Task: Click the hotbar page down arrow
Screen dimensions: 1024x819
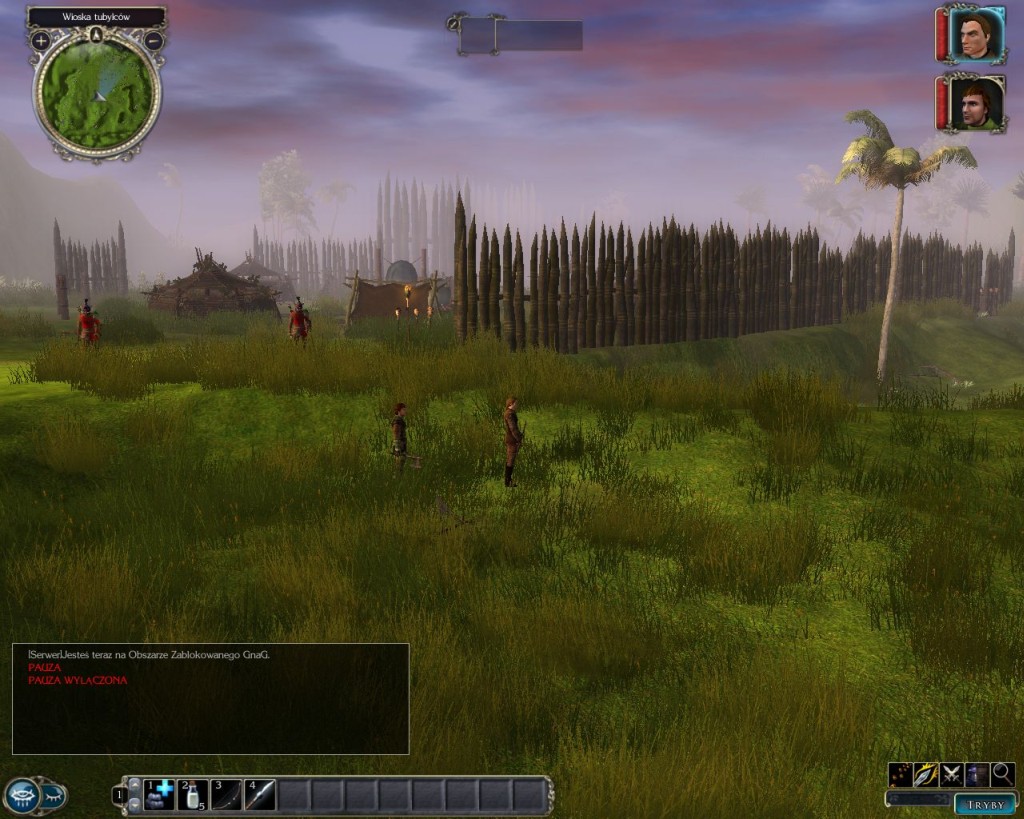Action: click(x=135, y=804)
